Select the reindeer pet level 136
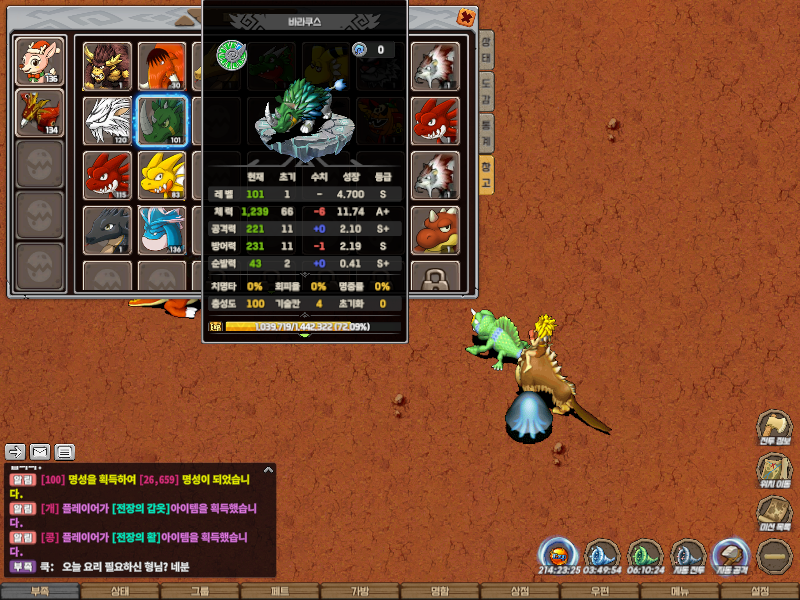Viewport: 800px width, 600px height. click(x=41, y=63)
